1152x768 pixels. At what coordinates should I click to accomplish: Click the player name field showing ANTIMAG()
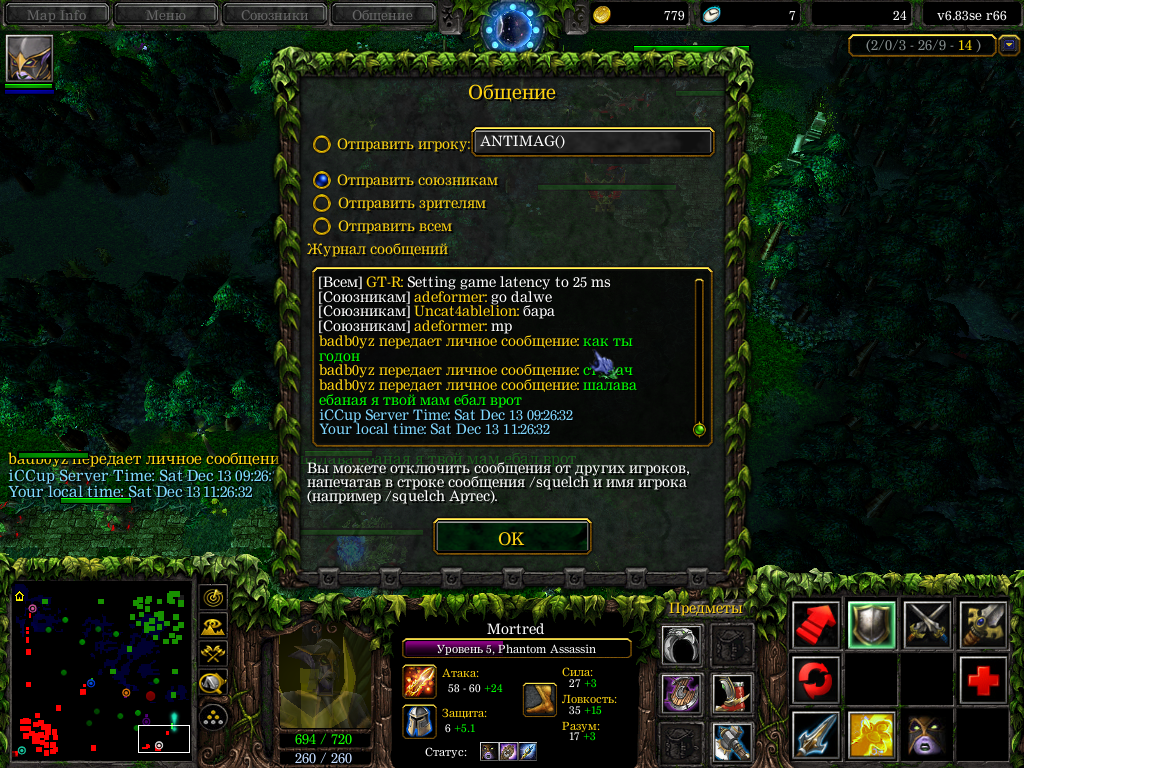pyautogui.click(x=593, y=142)
